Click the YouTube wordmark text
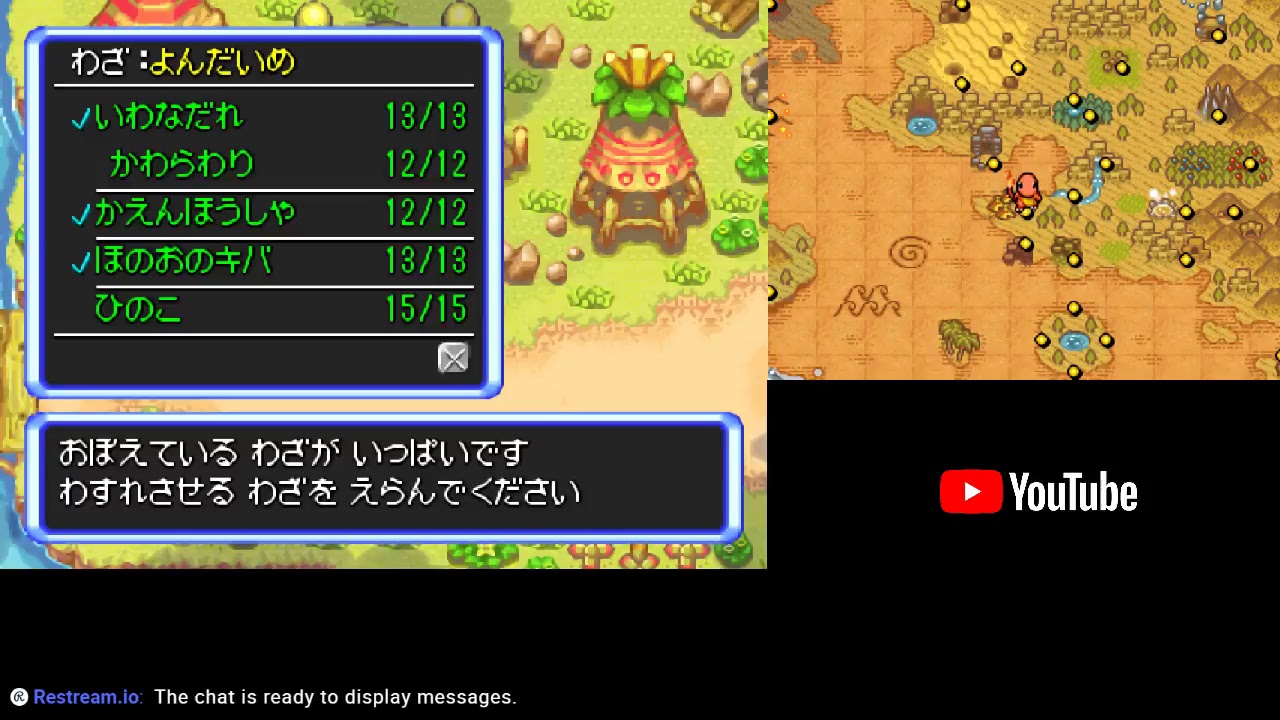The height and width of the screenshot is (720, 1280). tap(1075, 491)
